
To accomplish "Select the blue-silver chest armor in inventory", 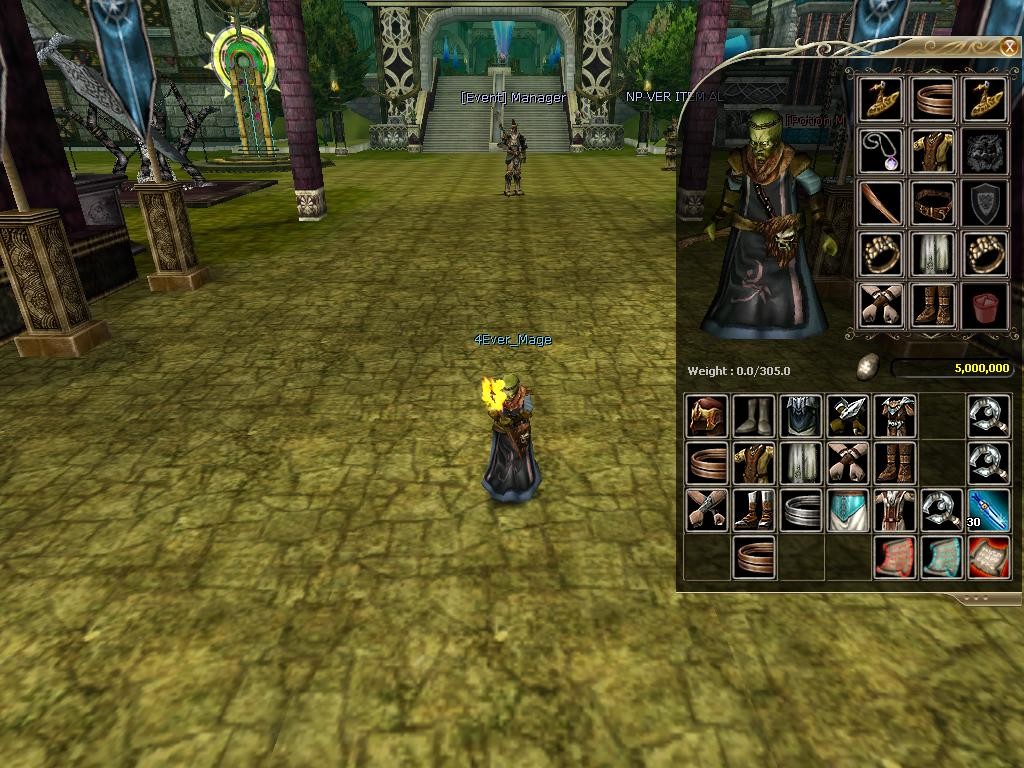I will [801, 416].
